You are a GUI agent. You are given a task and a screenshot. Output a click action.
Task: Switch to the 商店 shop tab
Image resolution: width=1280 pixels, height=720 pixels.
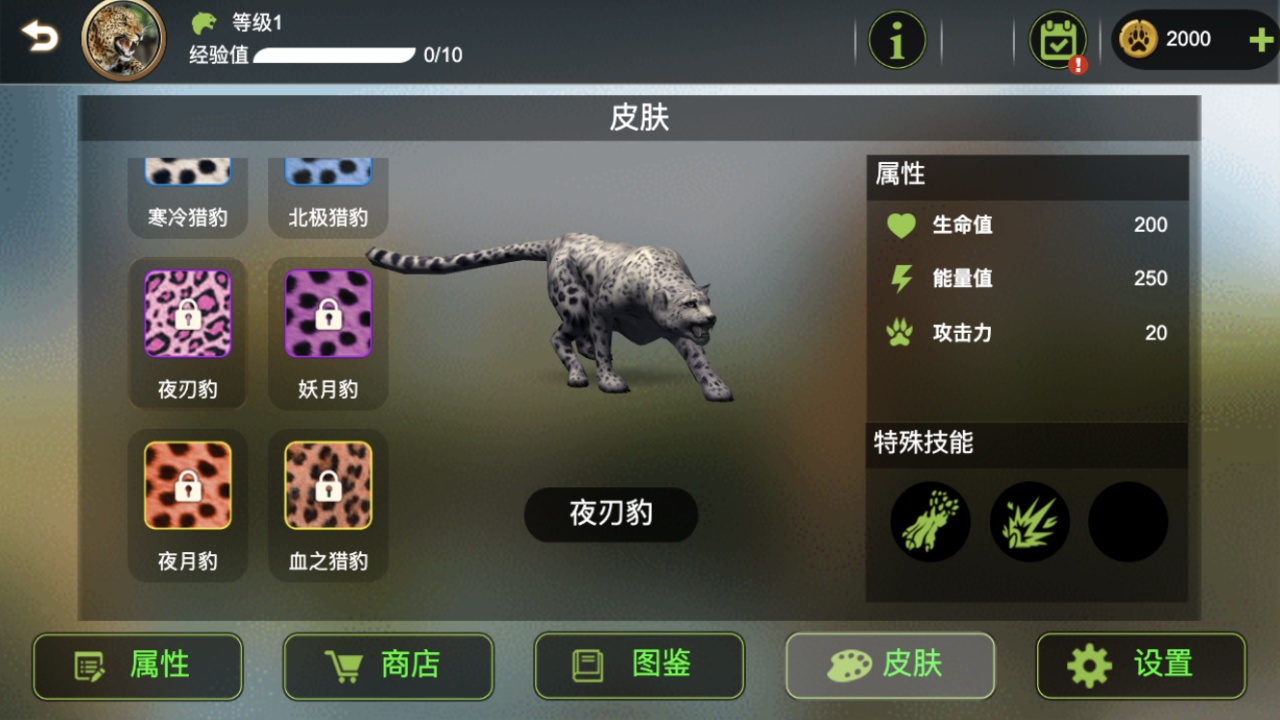pos(388,666)
